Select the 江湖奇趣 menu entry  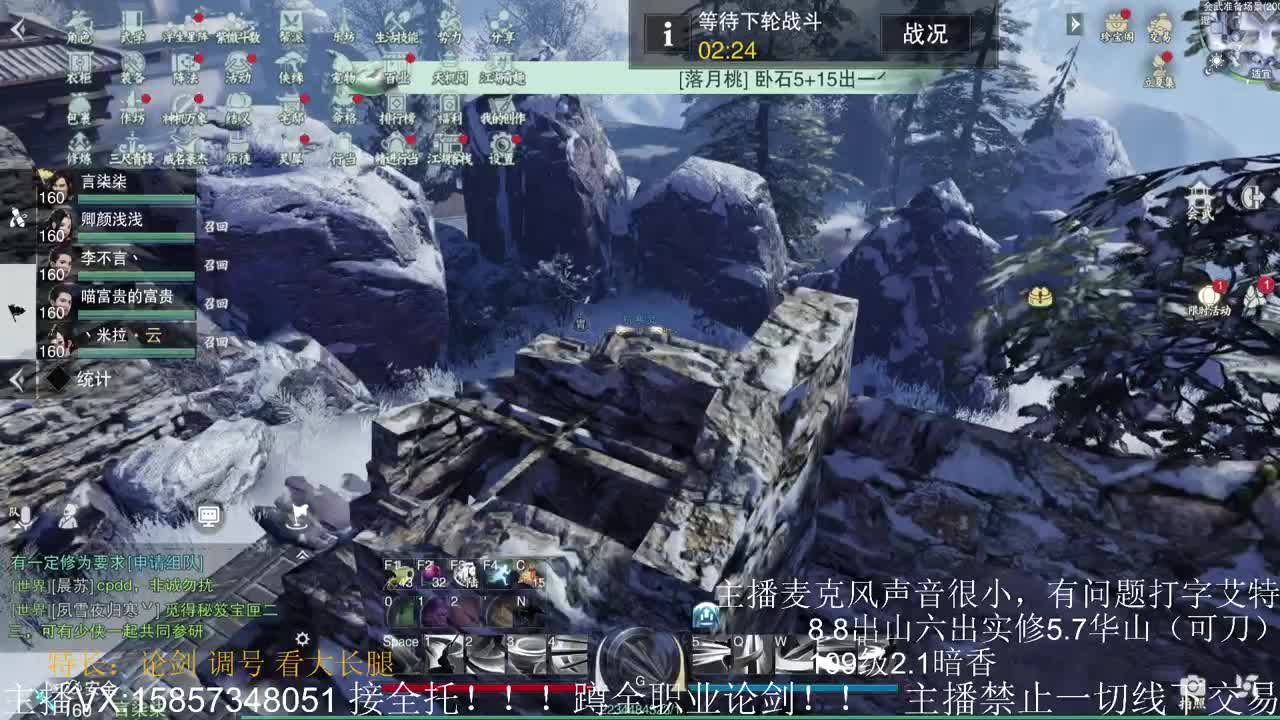pyautogui.click(x=504, y=77)
